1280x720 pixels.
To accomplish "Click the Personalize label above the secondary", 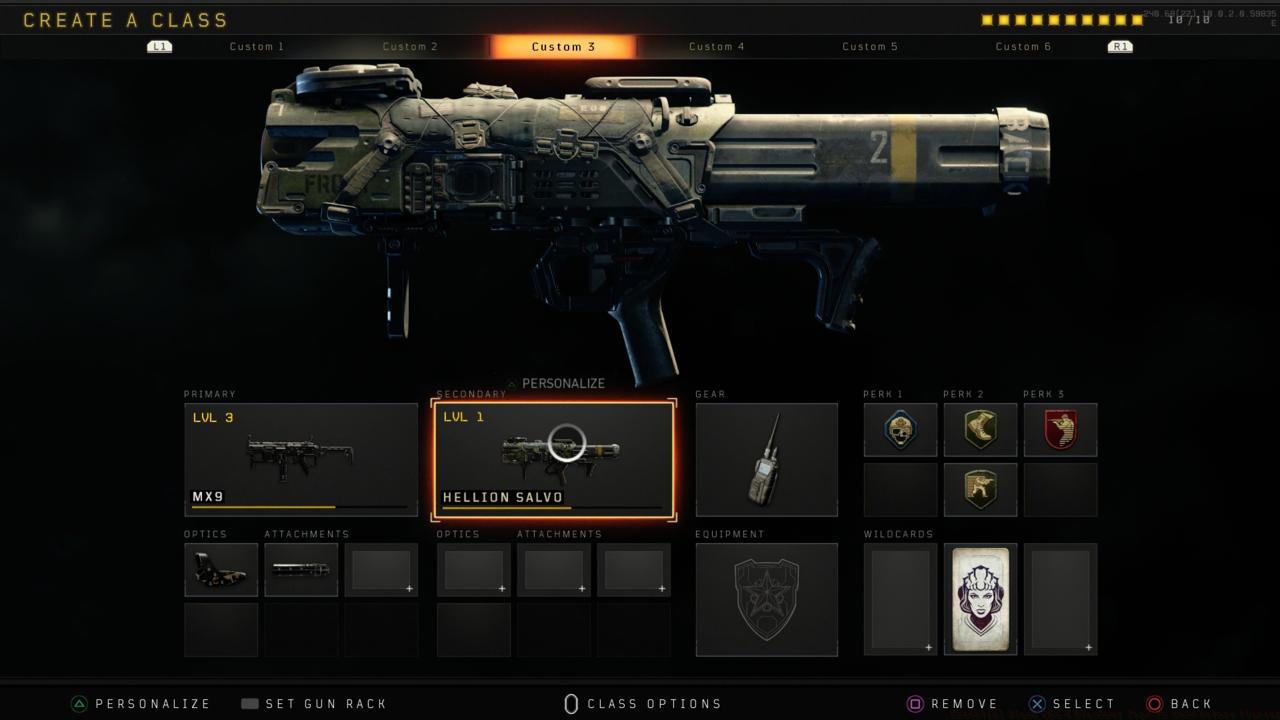I will click(563, 384).
